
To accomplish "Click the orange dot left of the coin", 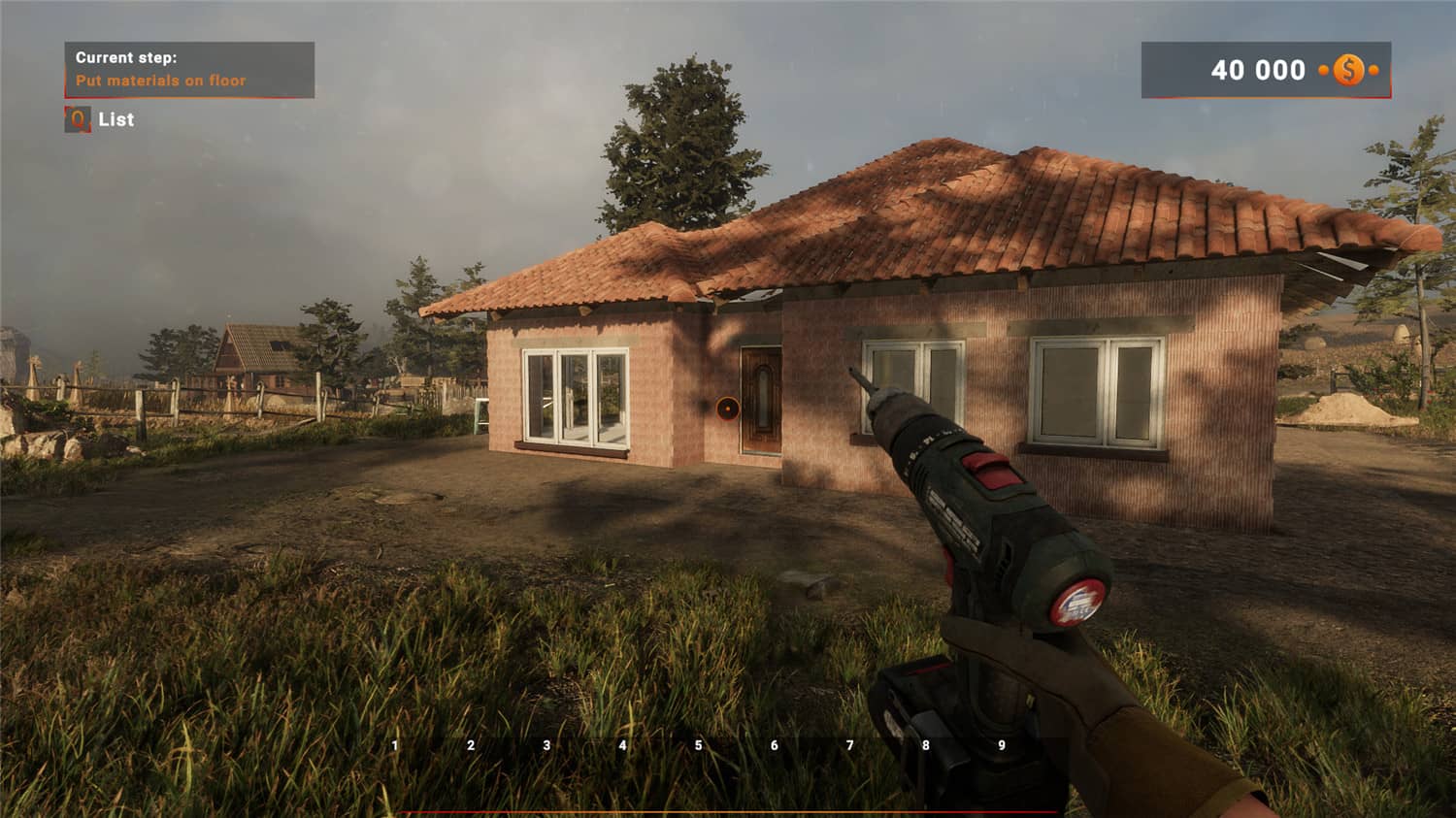I will [1321, 70].
